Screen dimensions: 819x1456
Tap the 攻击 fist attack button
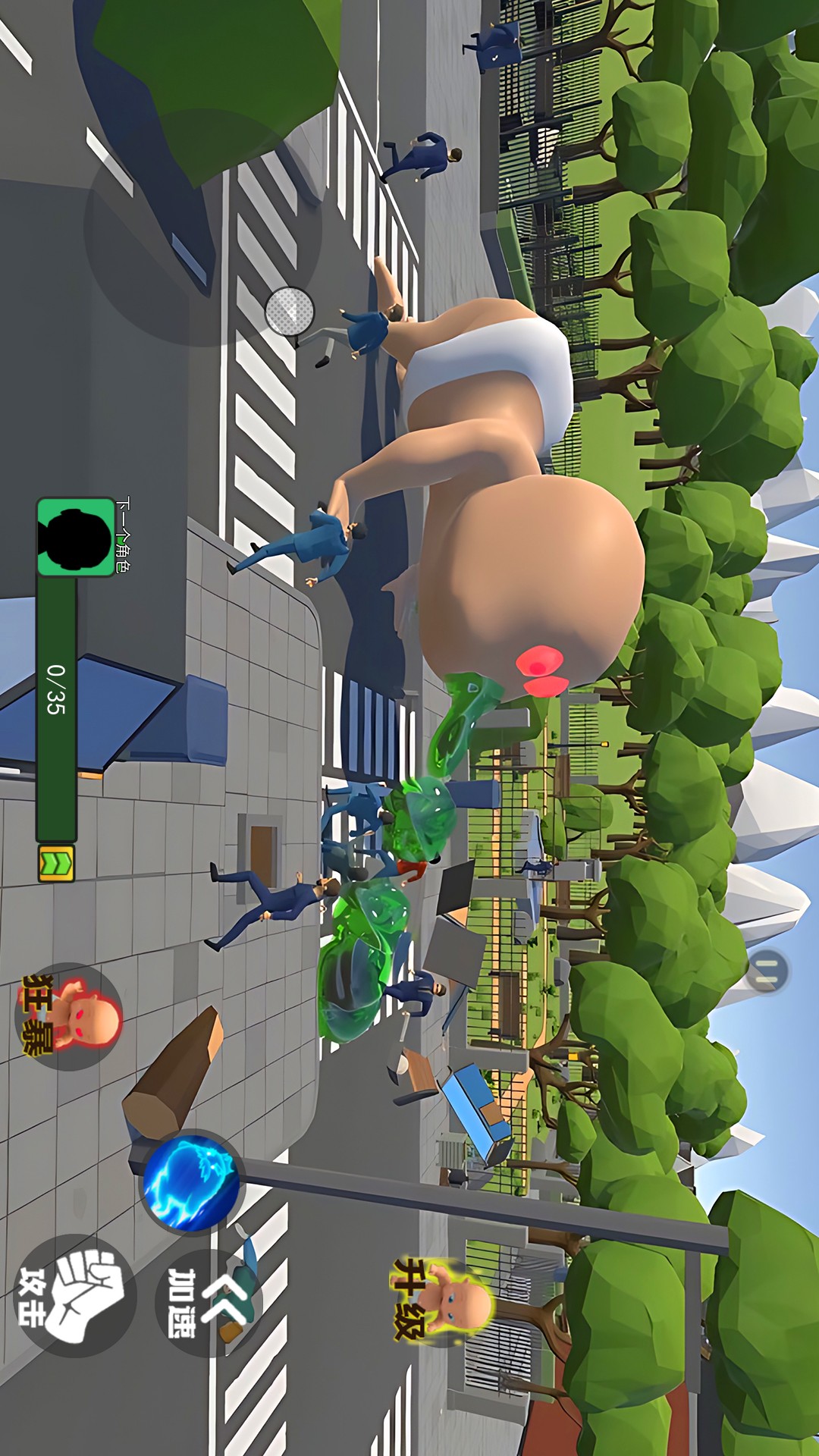(x=74, y=1295)
